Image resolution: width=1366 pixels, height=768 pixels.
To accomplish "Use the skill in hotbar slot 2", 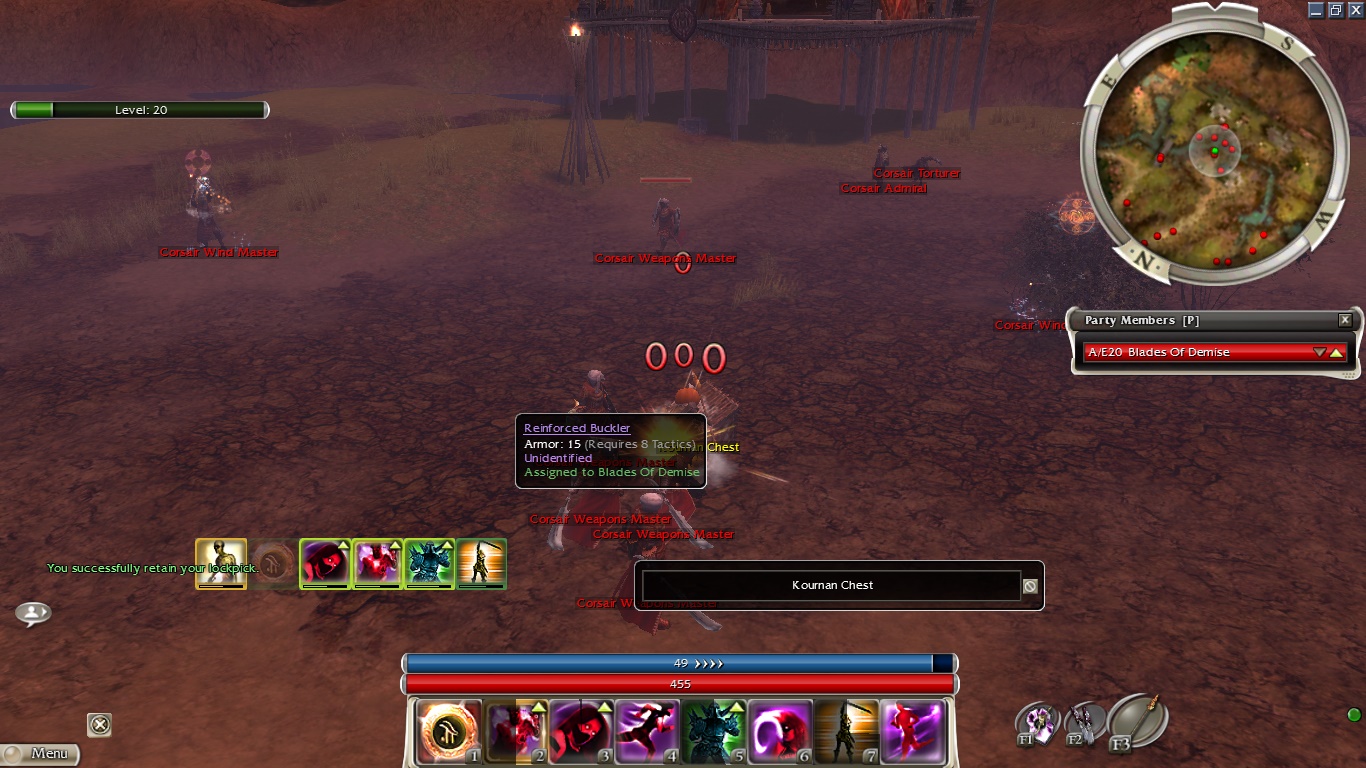I will (x=515, y=731).
